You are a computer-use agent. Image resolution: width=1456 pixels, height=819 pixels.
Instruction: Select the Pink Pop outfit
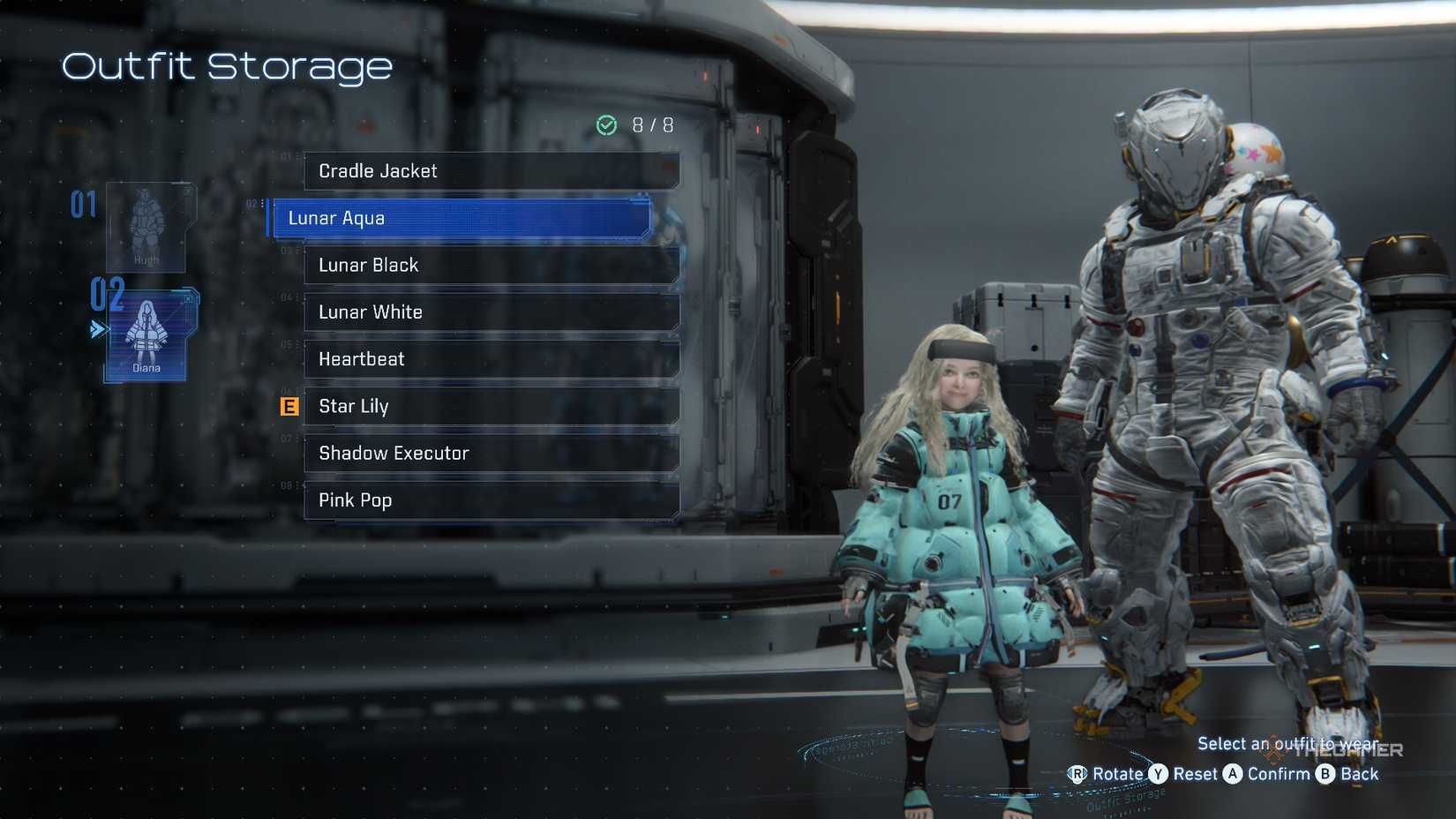point(492,500)
